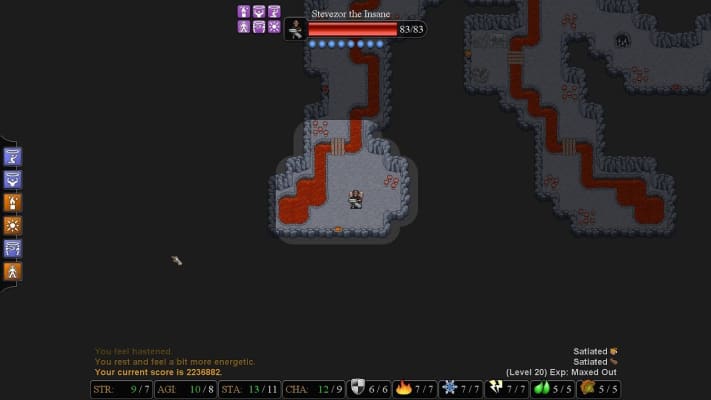Viewport: 711px width, 400px height.
Task: Select the orange candle skill icon in sidebar
Action: tap(13, 202)
